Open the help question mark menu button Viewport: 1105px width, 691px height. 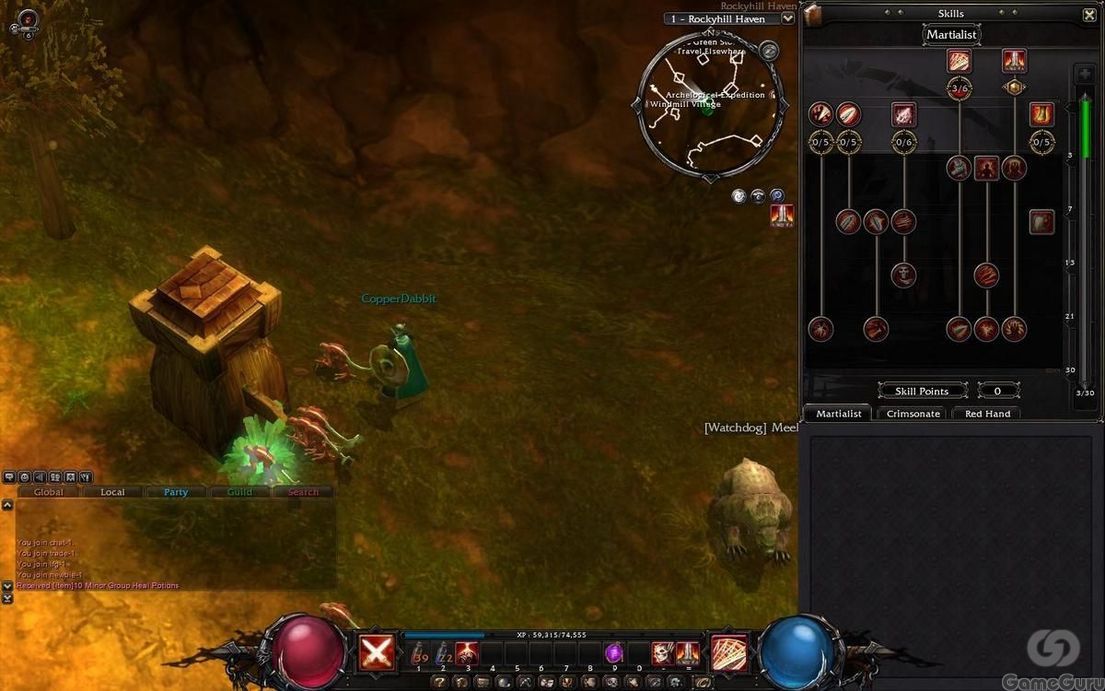click(x=440, y=682)
